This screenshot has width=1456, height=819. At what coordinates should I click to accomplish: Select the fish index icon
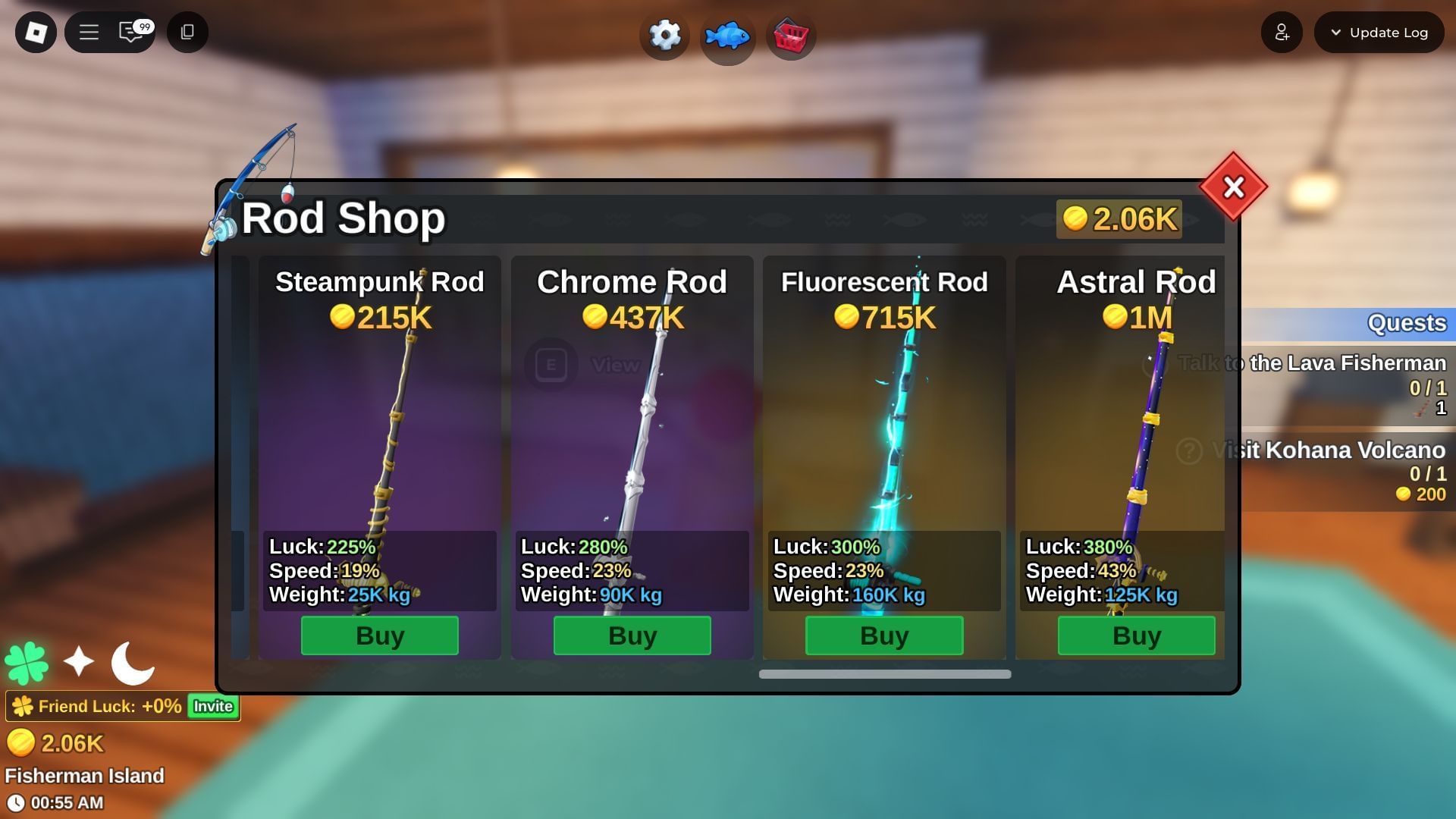point(727,35)
